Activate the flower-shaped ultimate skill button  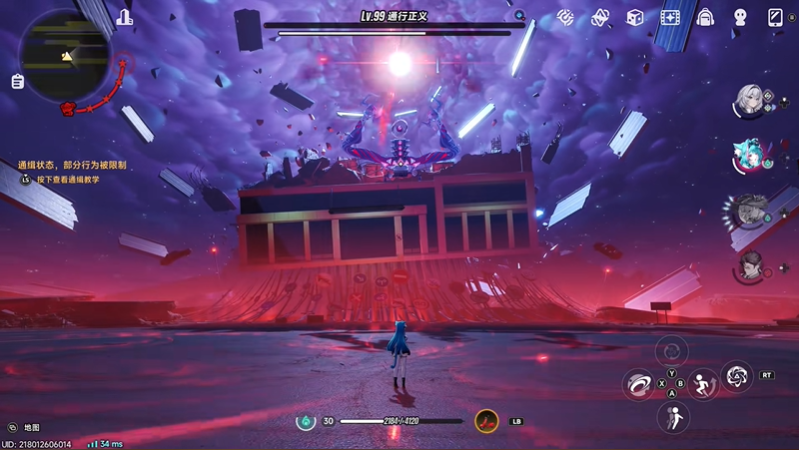tap(737, 376)
